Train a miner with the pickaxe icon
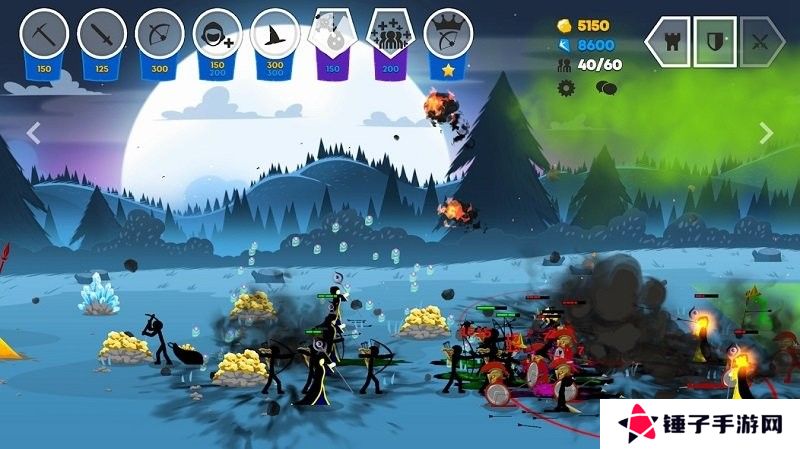Image resolution: width=800 pixels, height=449 pixels. tap(44, 34)
